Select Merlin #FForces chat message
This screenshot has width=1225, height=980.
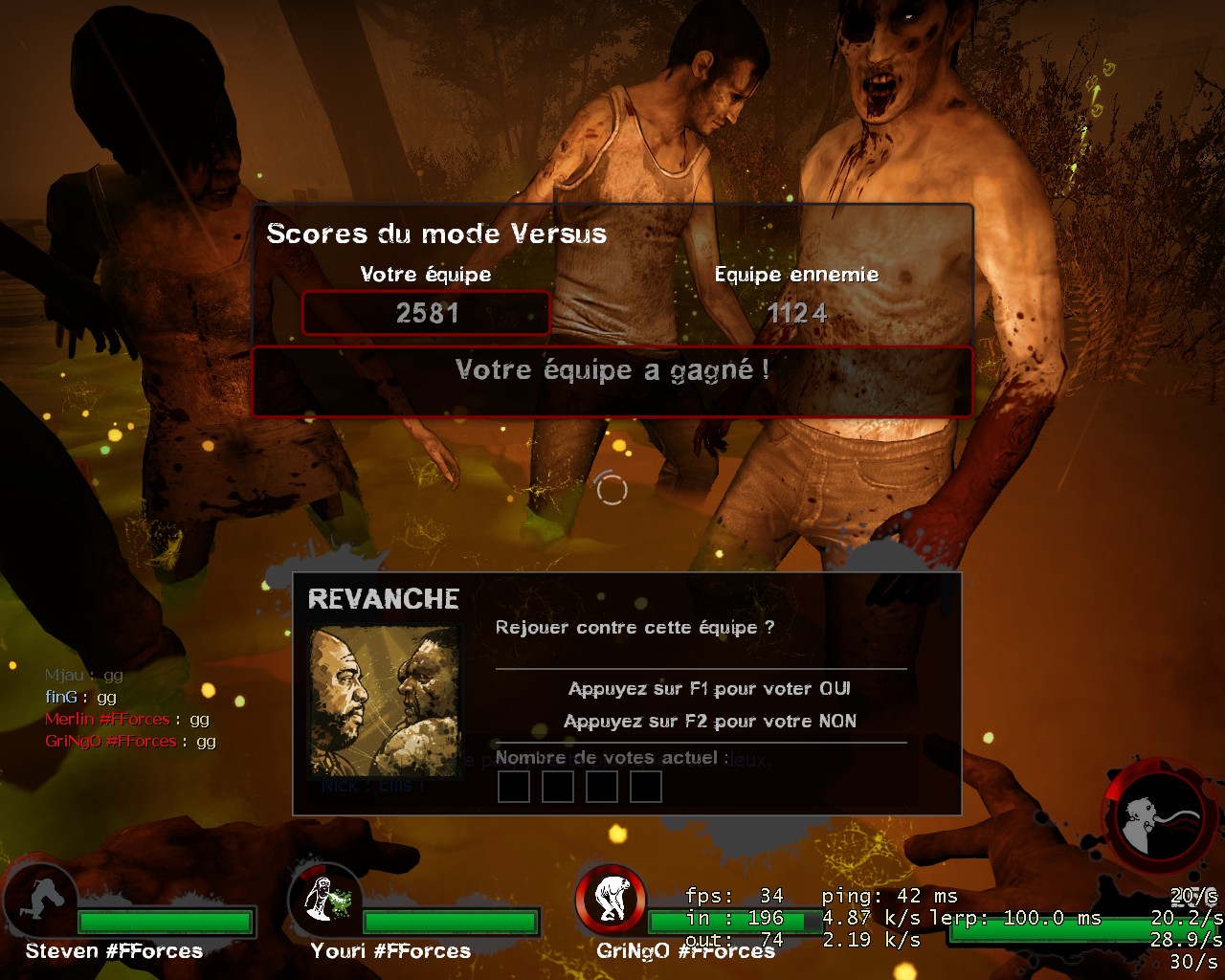[x=126, y=719]
